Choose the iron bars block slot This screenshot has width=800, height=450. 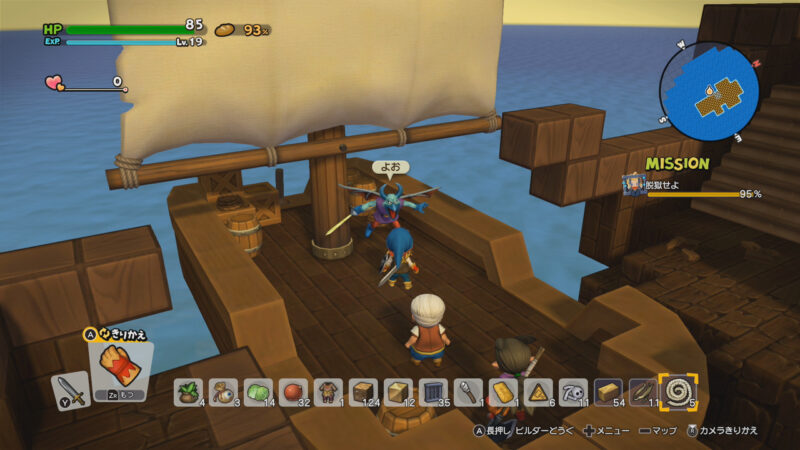tap(432, 391)
